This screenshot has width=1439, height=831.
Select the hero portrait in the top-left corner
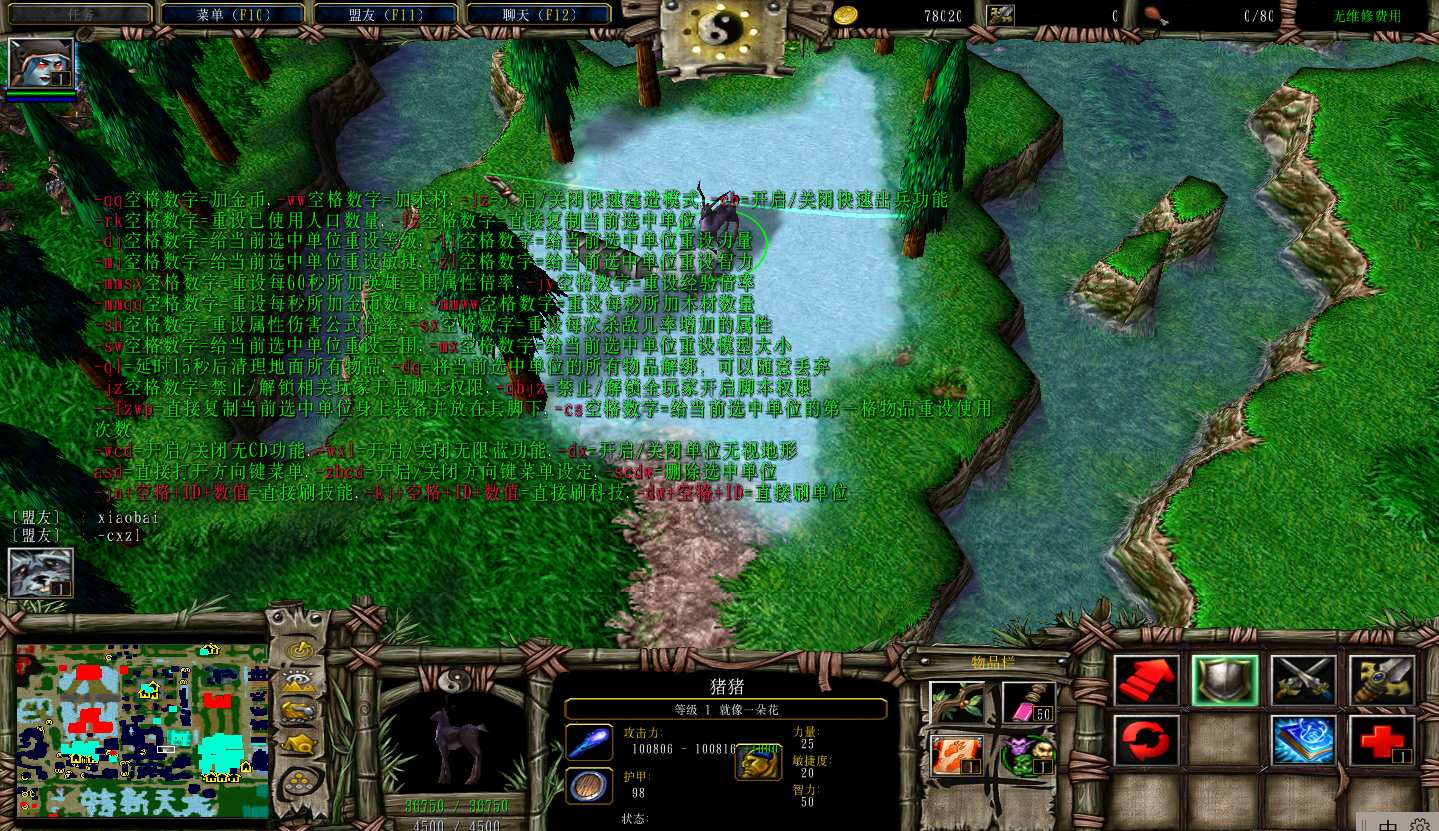coord(41,64)
